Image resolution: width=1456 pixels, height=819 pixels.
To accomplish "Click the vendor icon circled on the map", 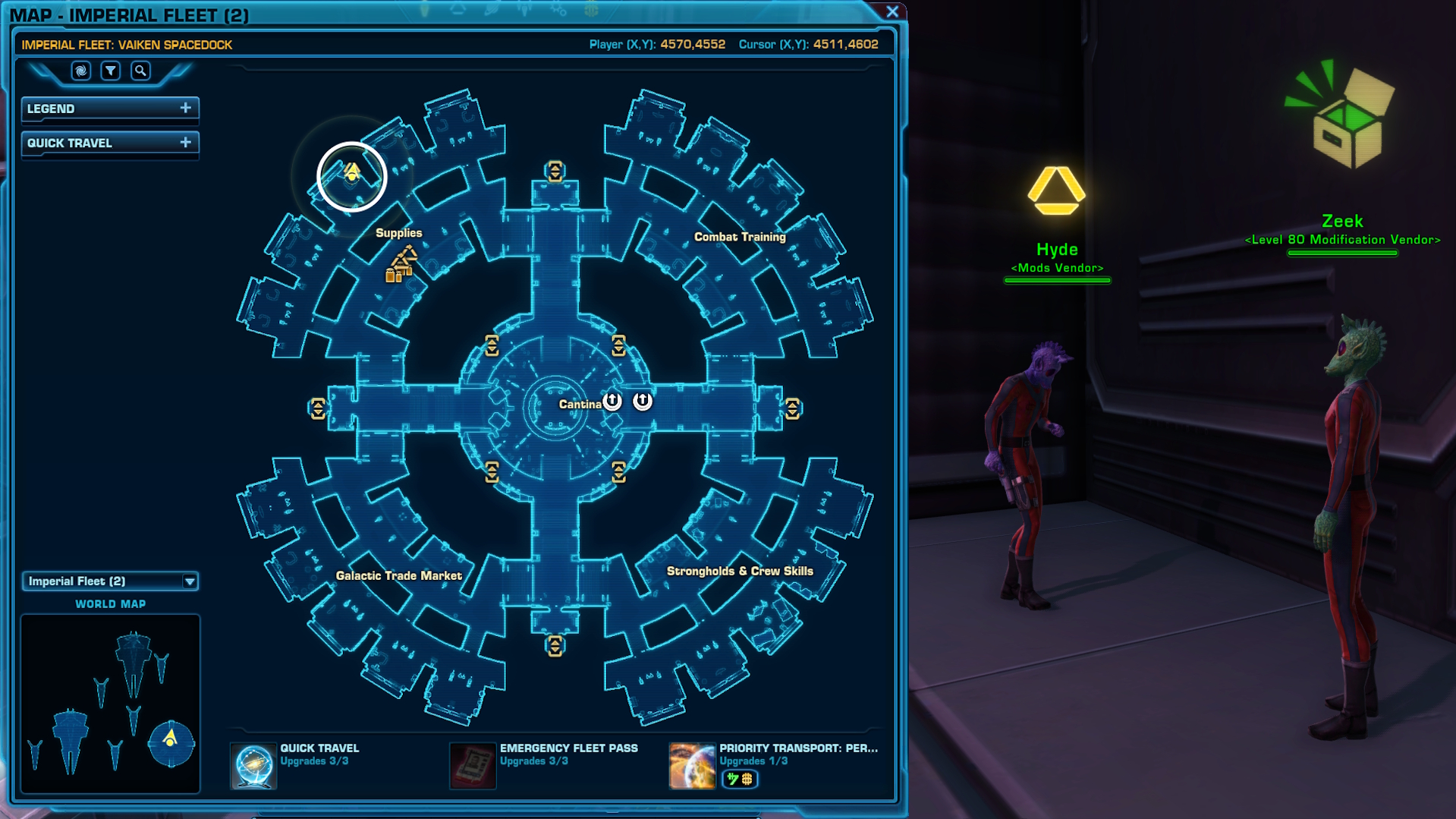I will [x=351, y=175].
